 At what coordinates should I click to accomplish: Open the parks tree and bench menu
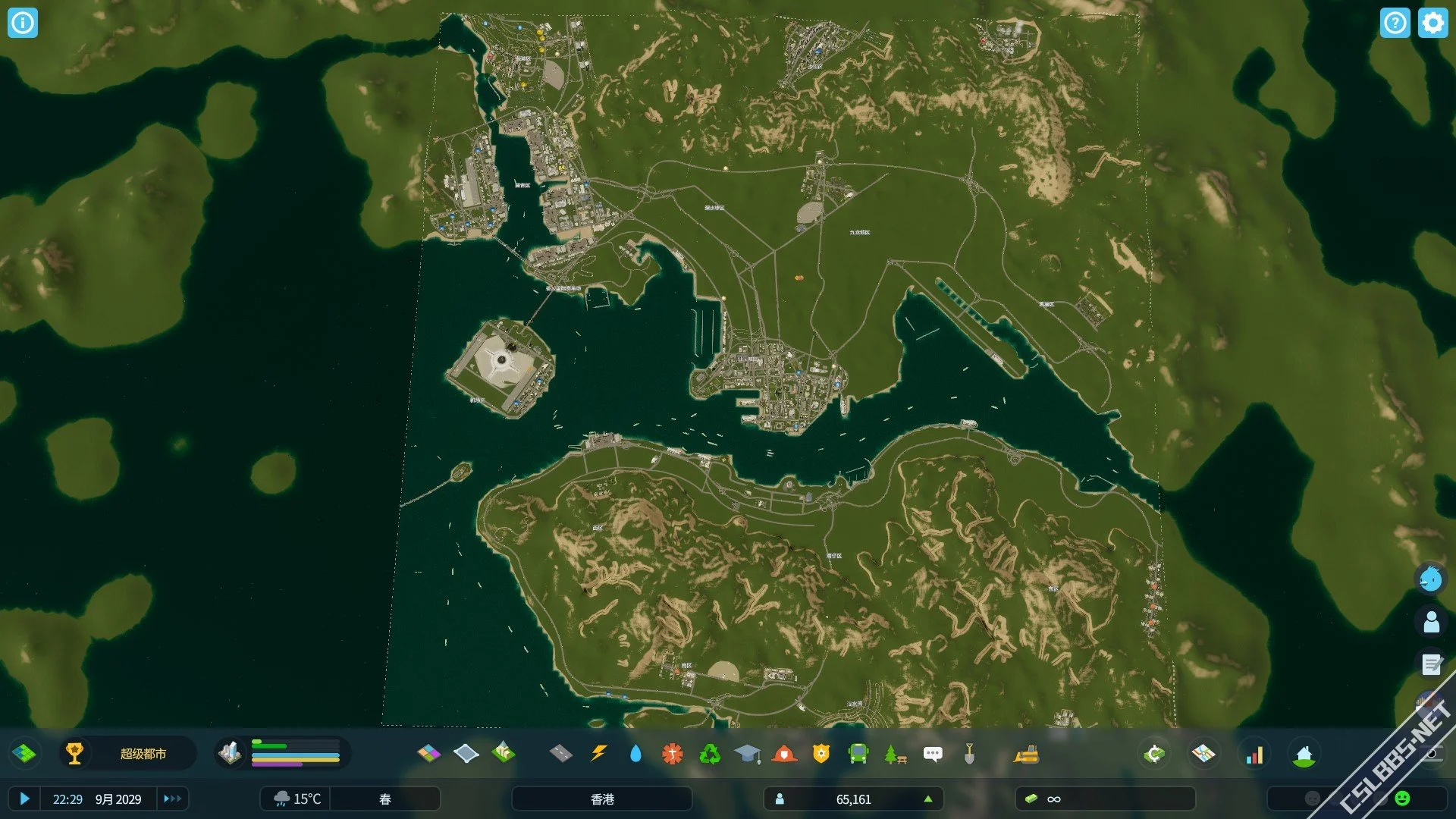[896, 754]
